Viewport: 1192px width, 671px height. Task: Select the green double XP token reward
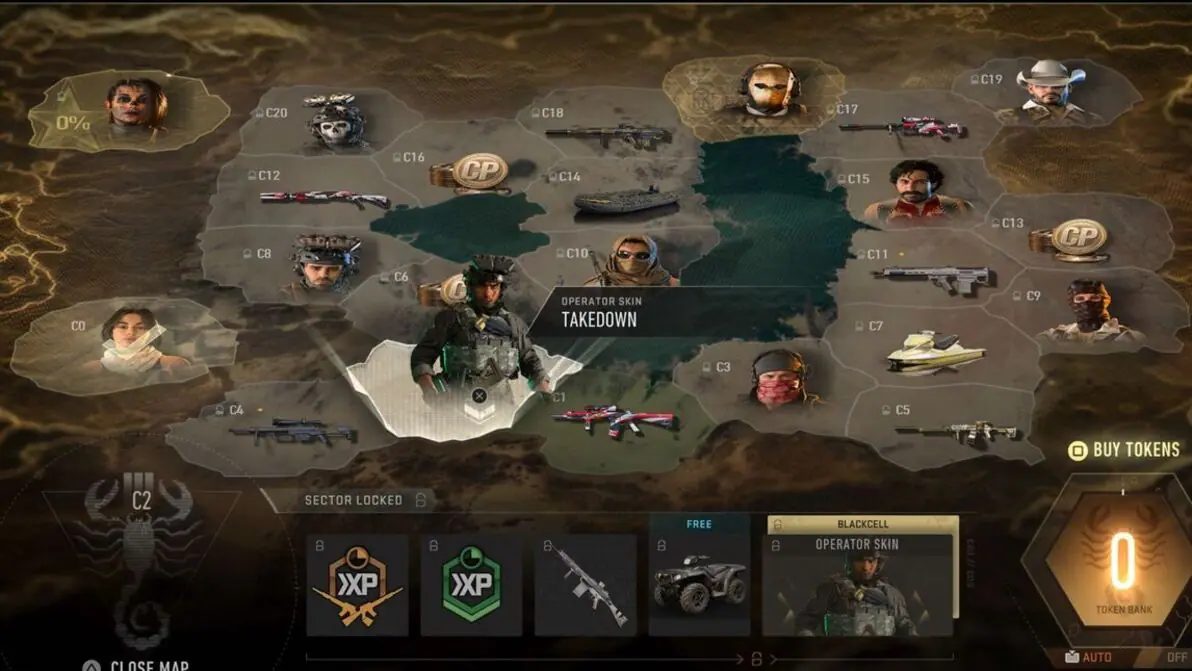(471, 585)
